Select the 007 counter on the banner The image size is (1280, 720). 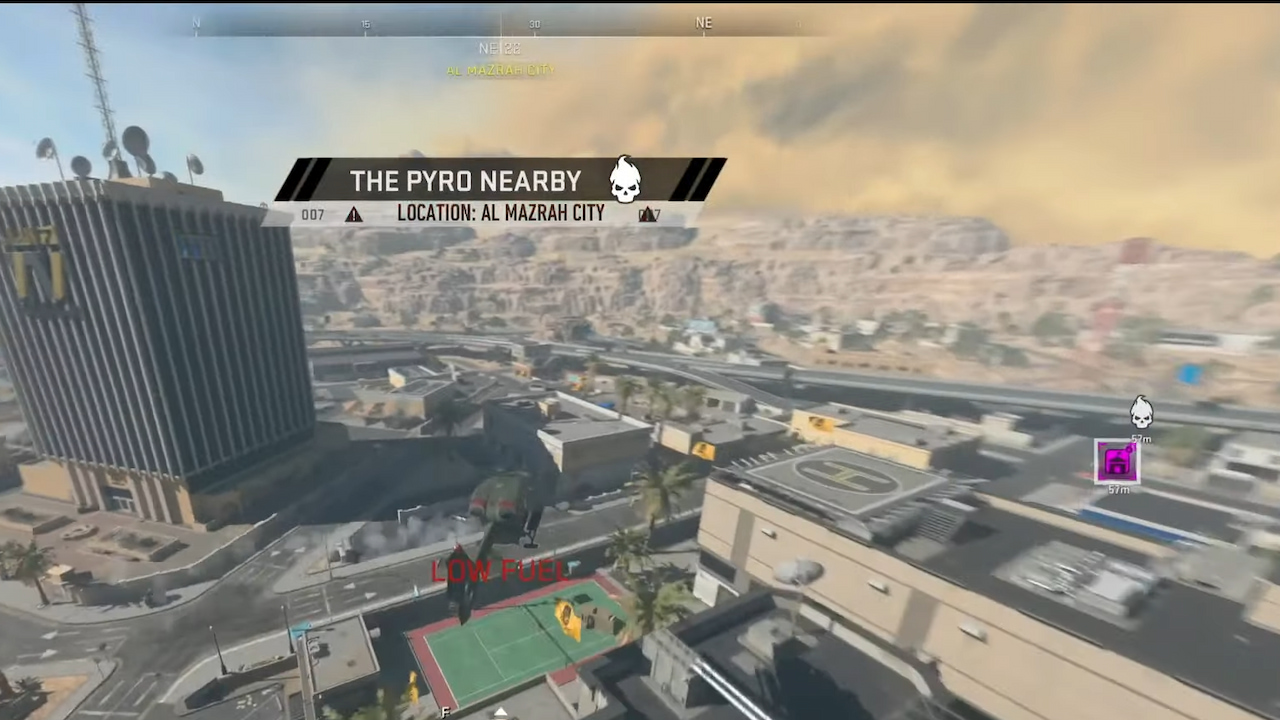click(x=312, y=213)
